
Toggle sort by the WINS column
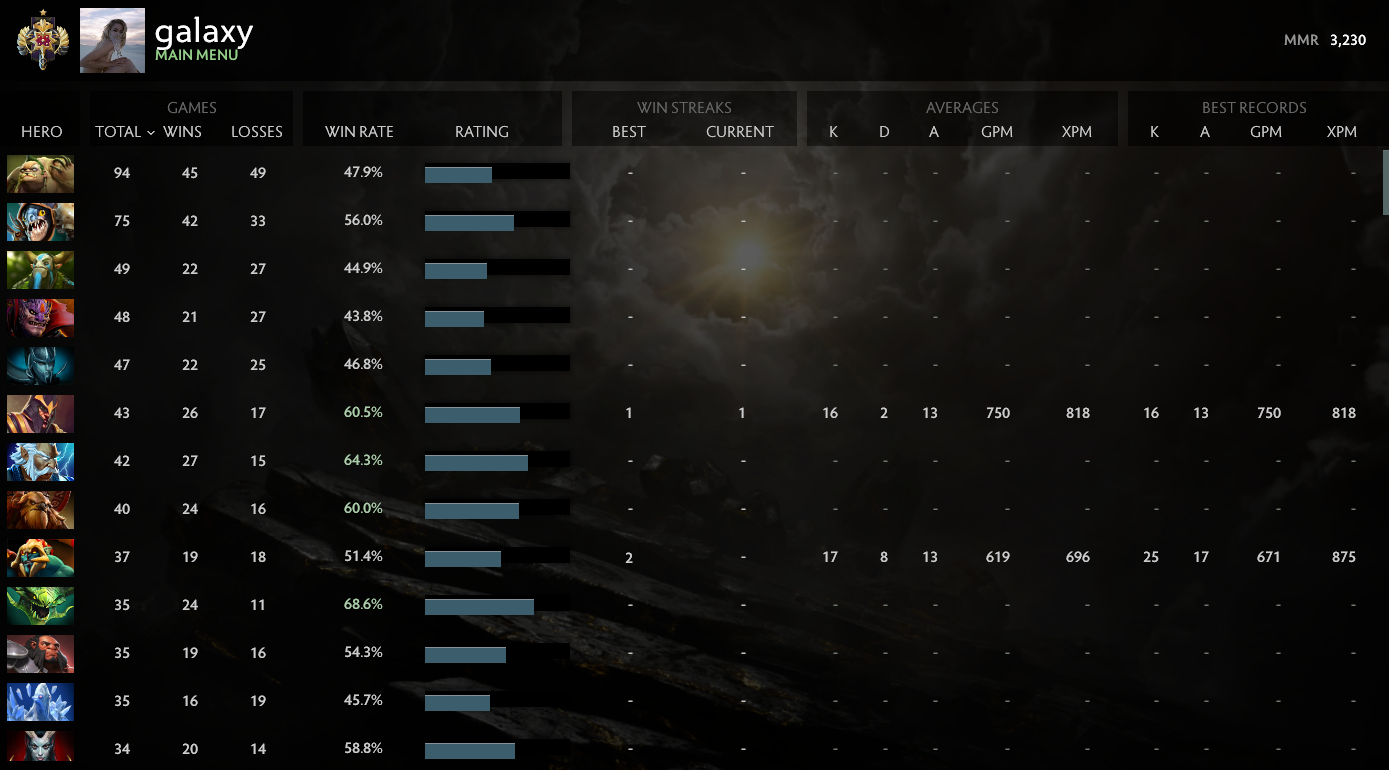181,131
